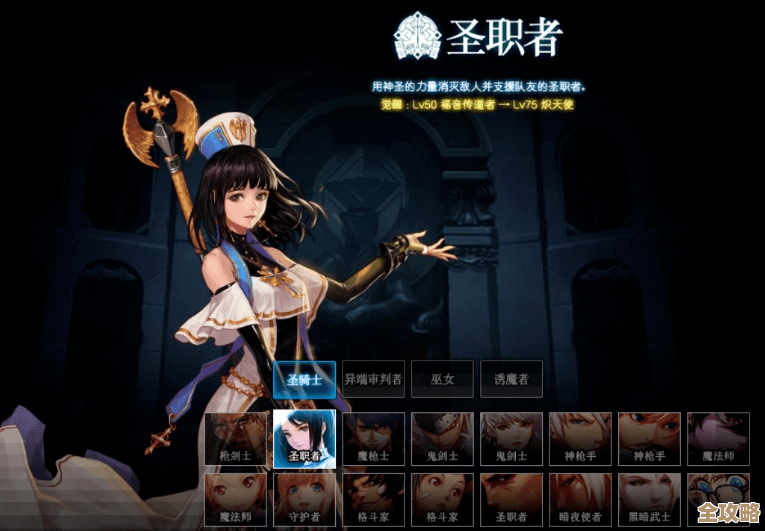This screenshot has width=765, height=531.
Task: Select the 守护者 character portrait
Action: [304, 499]
